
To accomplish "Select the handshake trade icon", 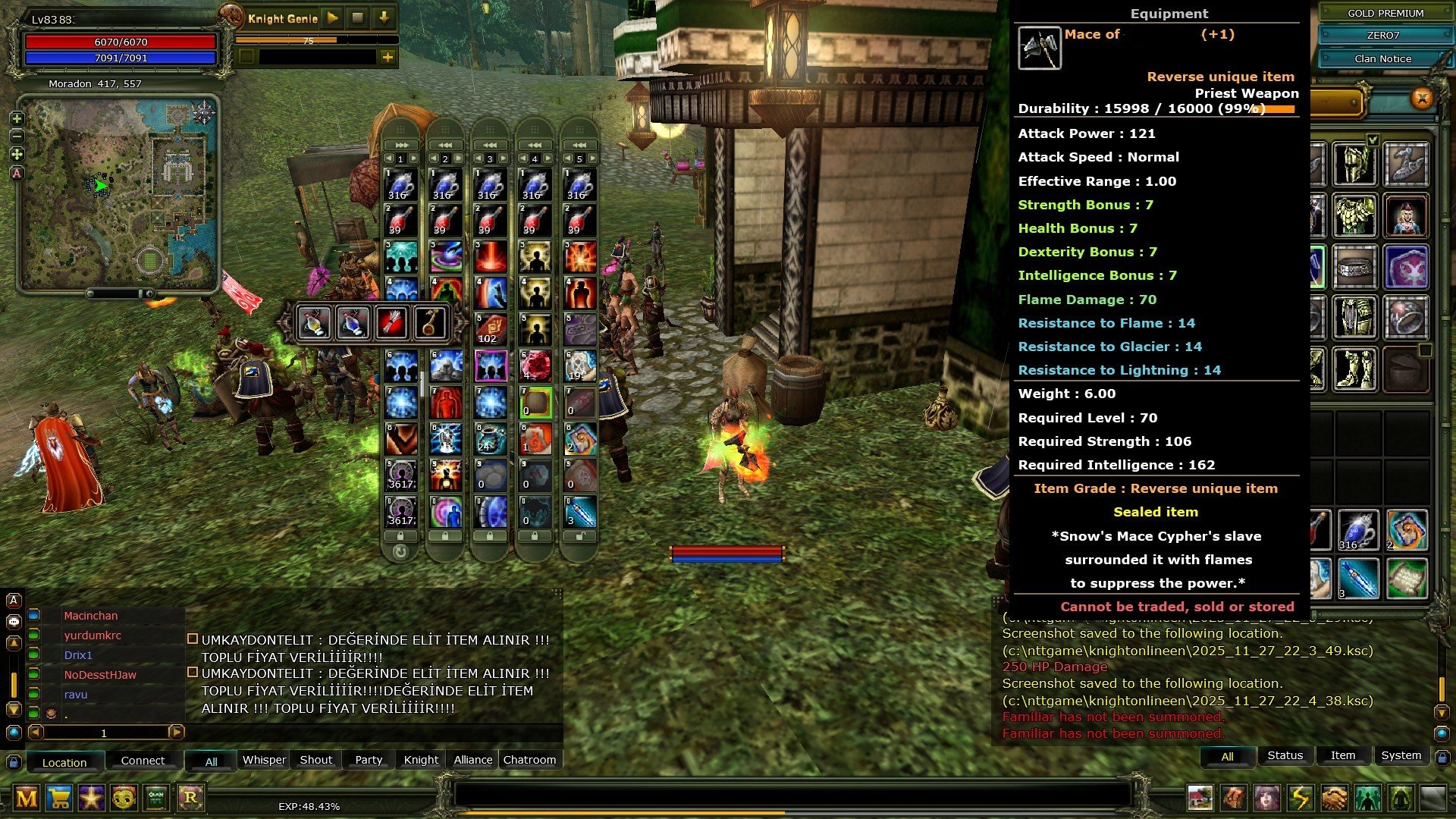I will click(x=1334, y=798).
